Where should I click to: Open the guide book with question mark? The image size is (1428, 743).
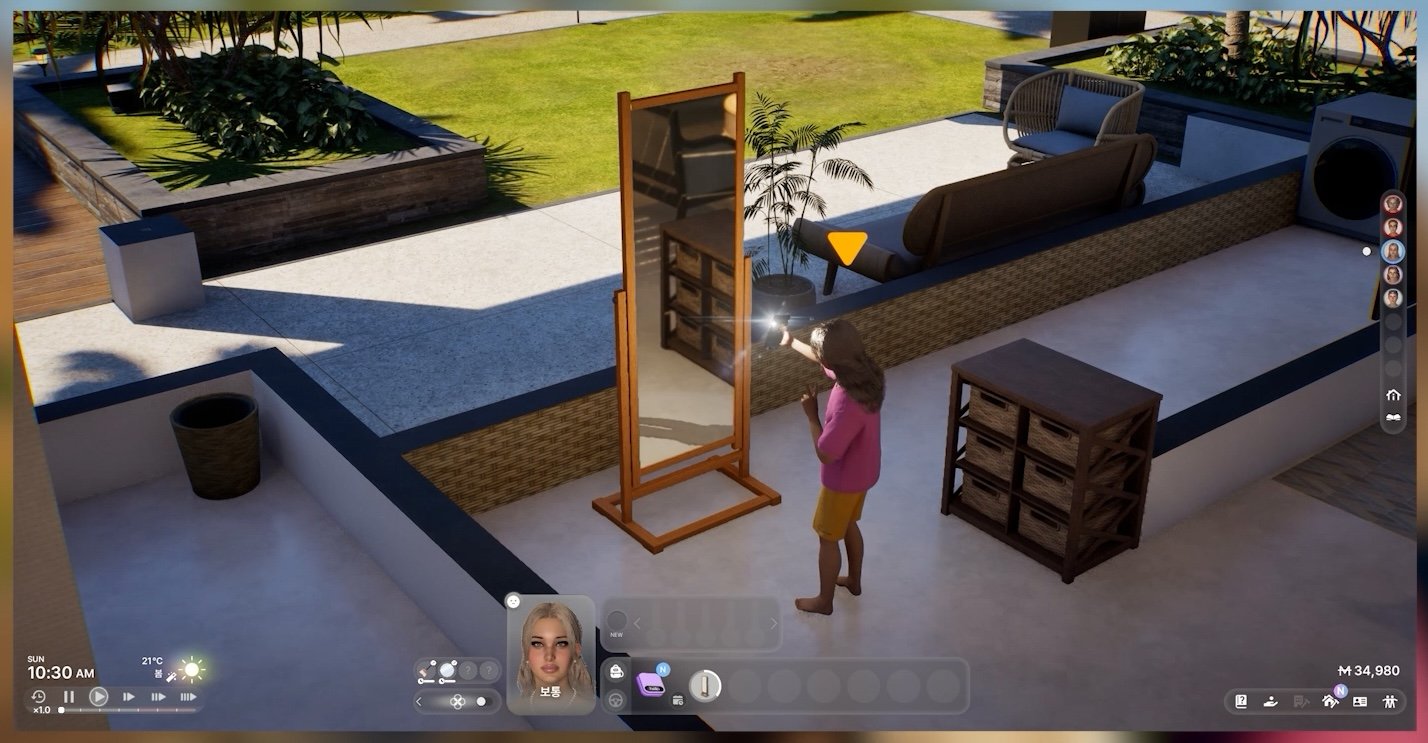click(1241, 701)
